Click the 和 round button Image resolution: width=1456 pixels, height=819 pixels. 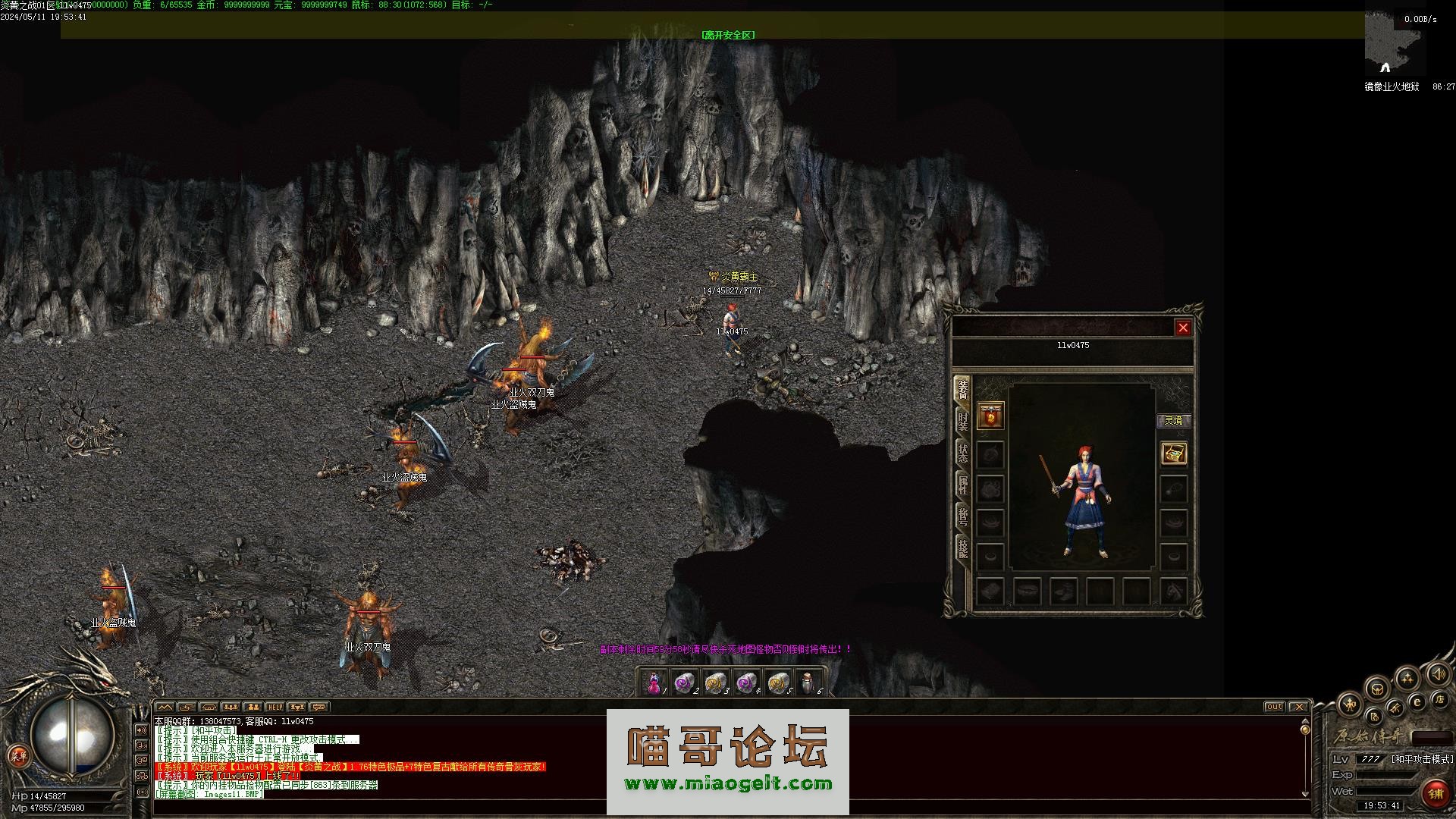click(1349, 704)
